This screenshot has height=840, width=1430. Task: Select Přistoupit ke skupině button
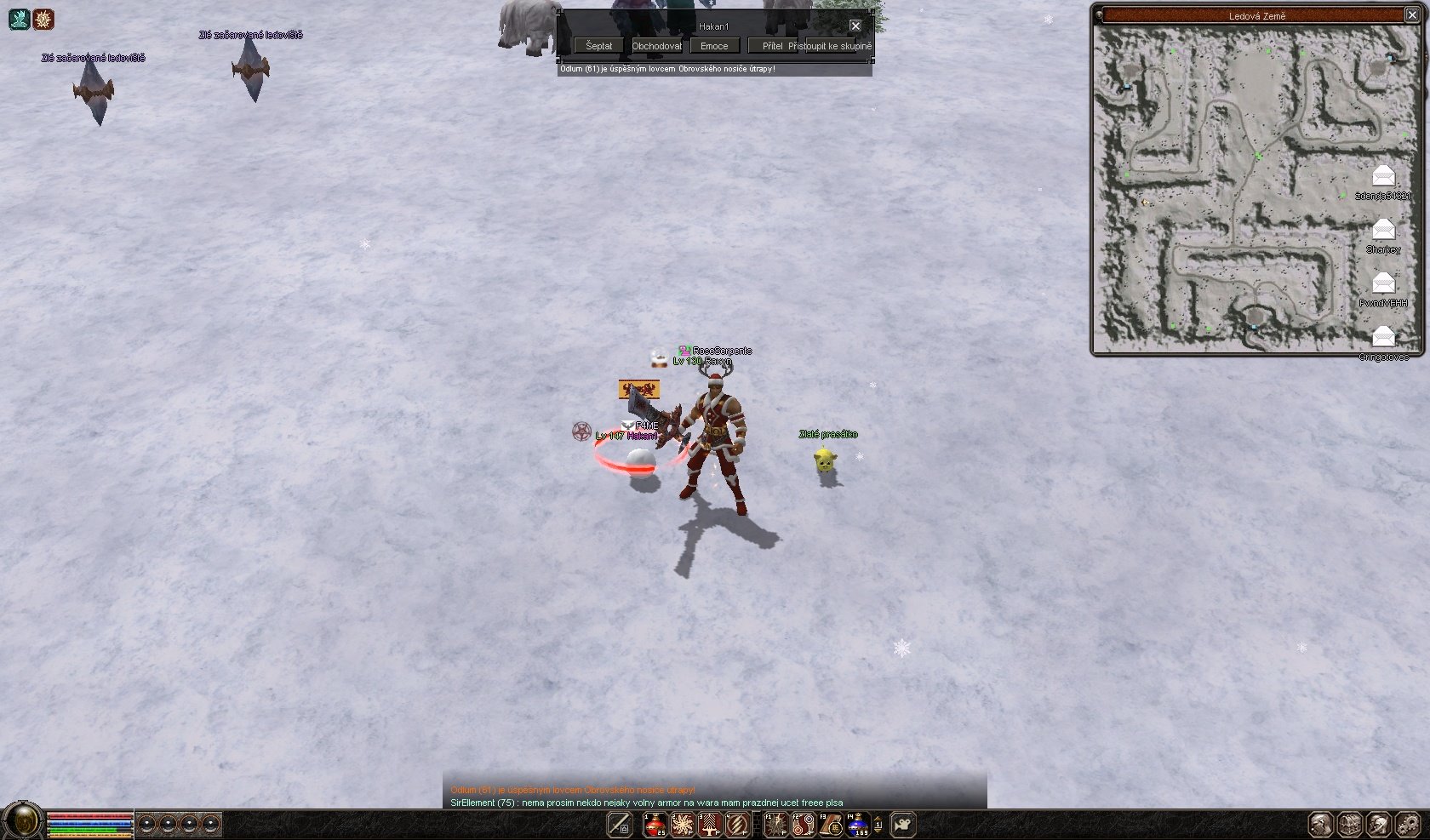[830, 46]
